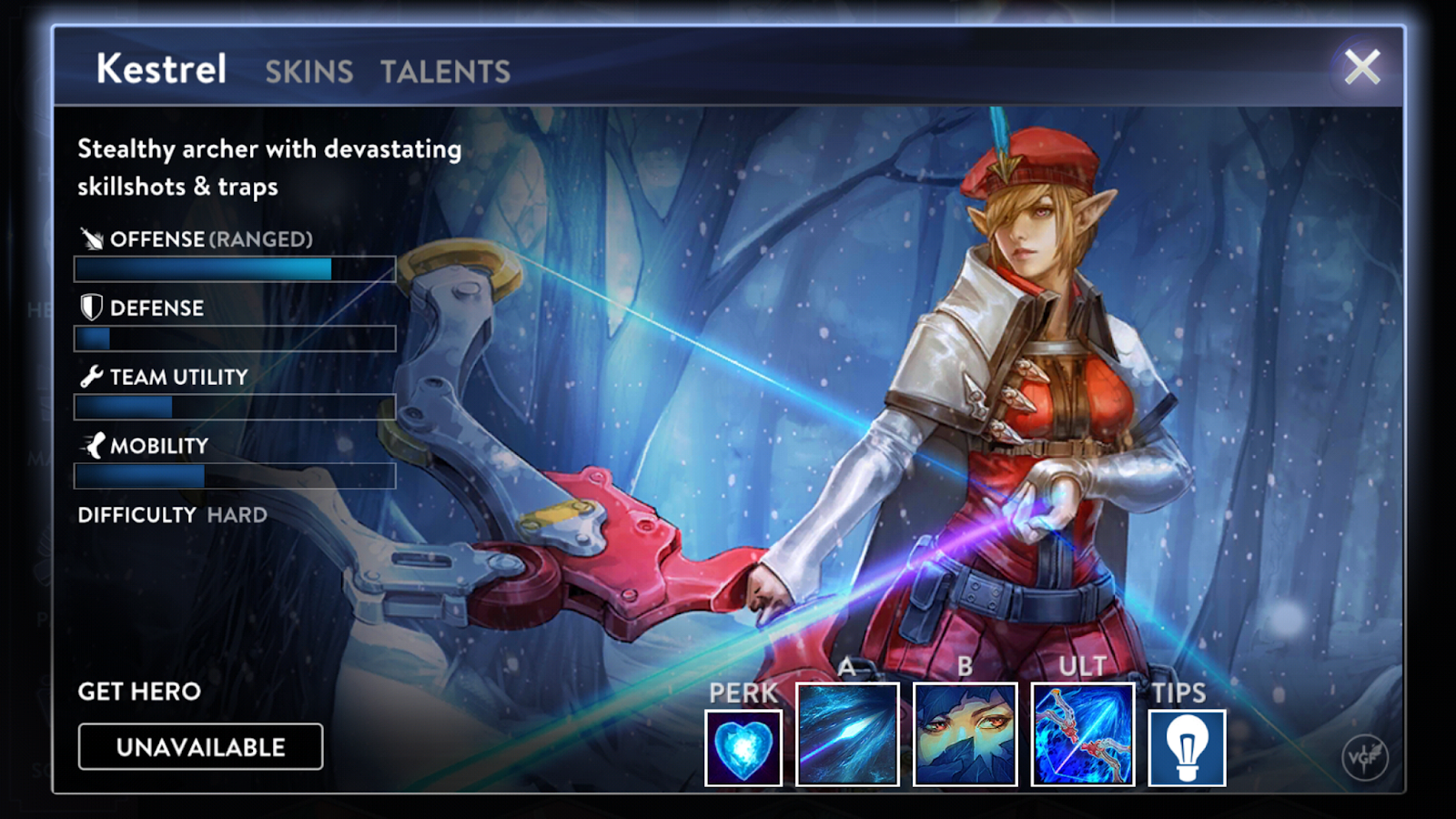The width and height of the screenshot is (1456, 819).
Task: Select the Kestrel hero name heading
Action: 160,69
